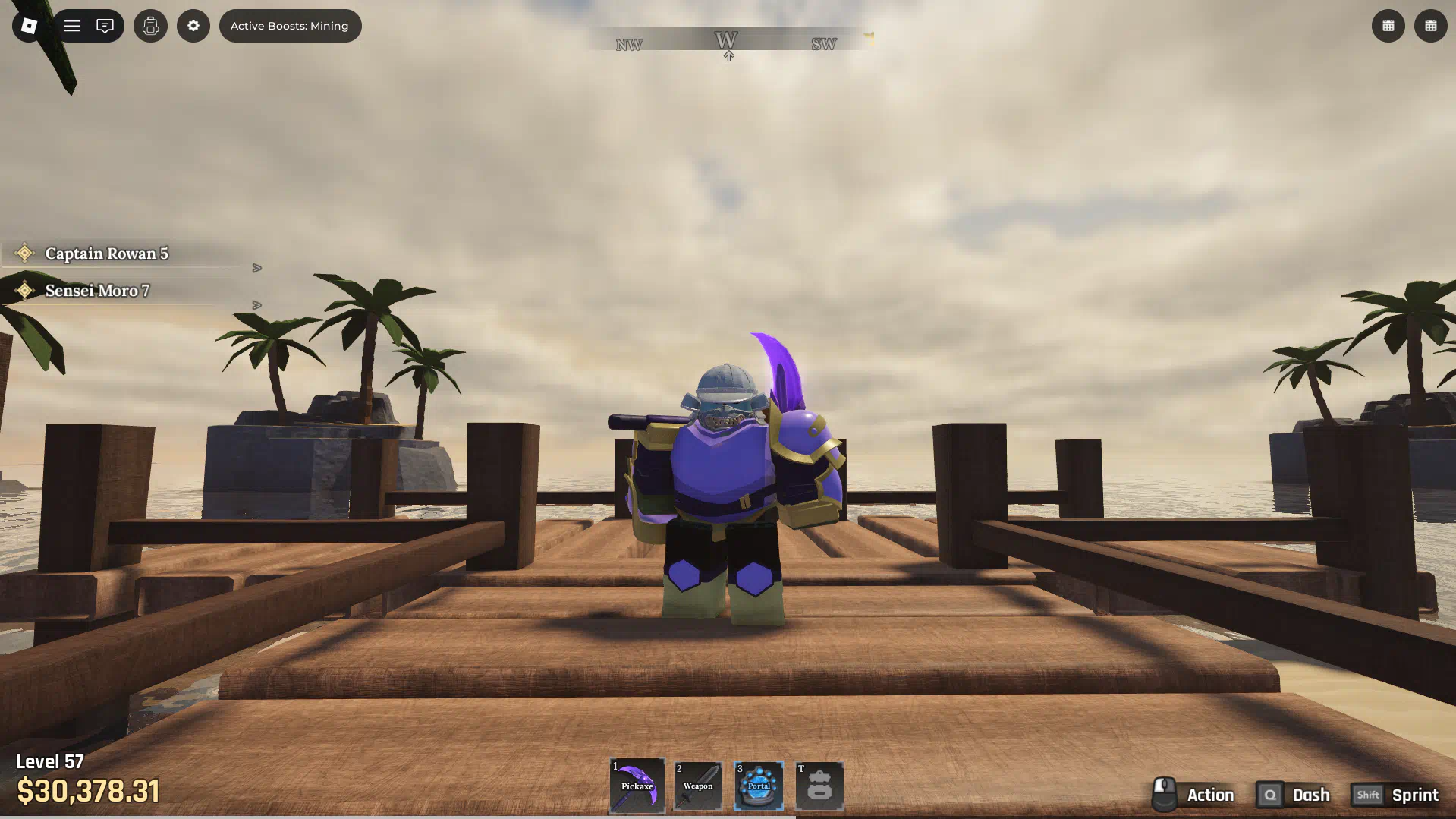This screenshot has width=1456, height=819.
Task: Open the Roblox main menu
Action: (x=29, y=26)
